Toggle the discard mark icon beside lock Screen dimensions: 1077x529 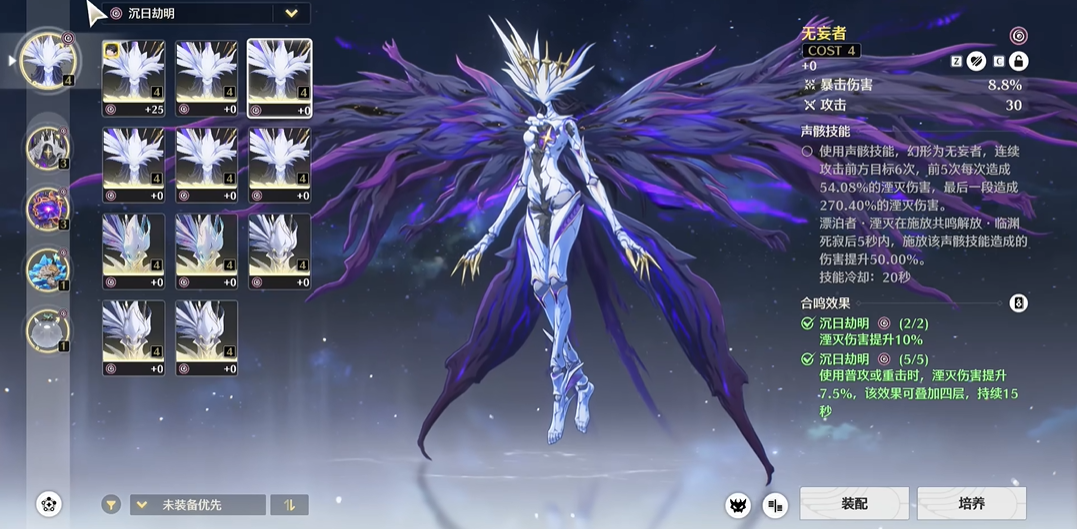click(977, 61)
